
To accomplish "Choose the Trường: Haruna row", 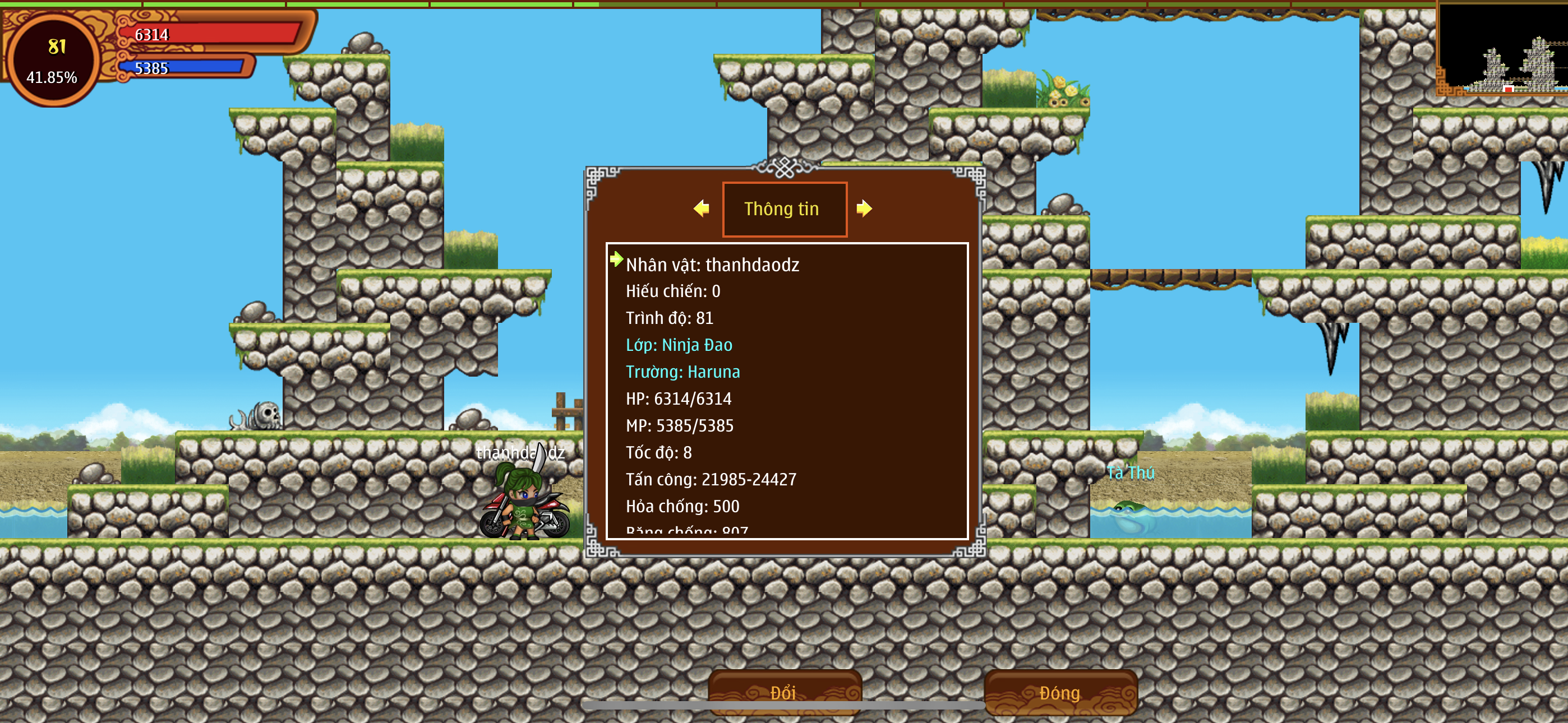I will 682,372.
